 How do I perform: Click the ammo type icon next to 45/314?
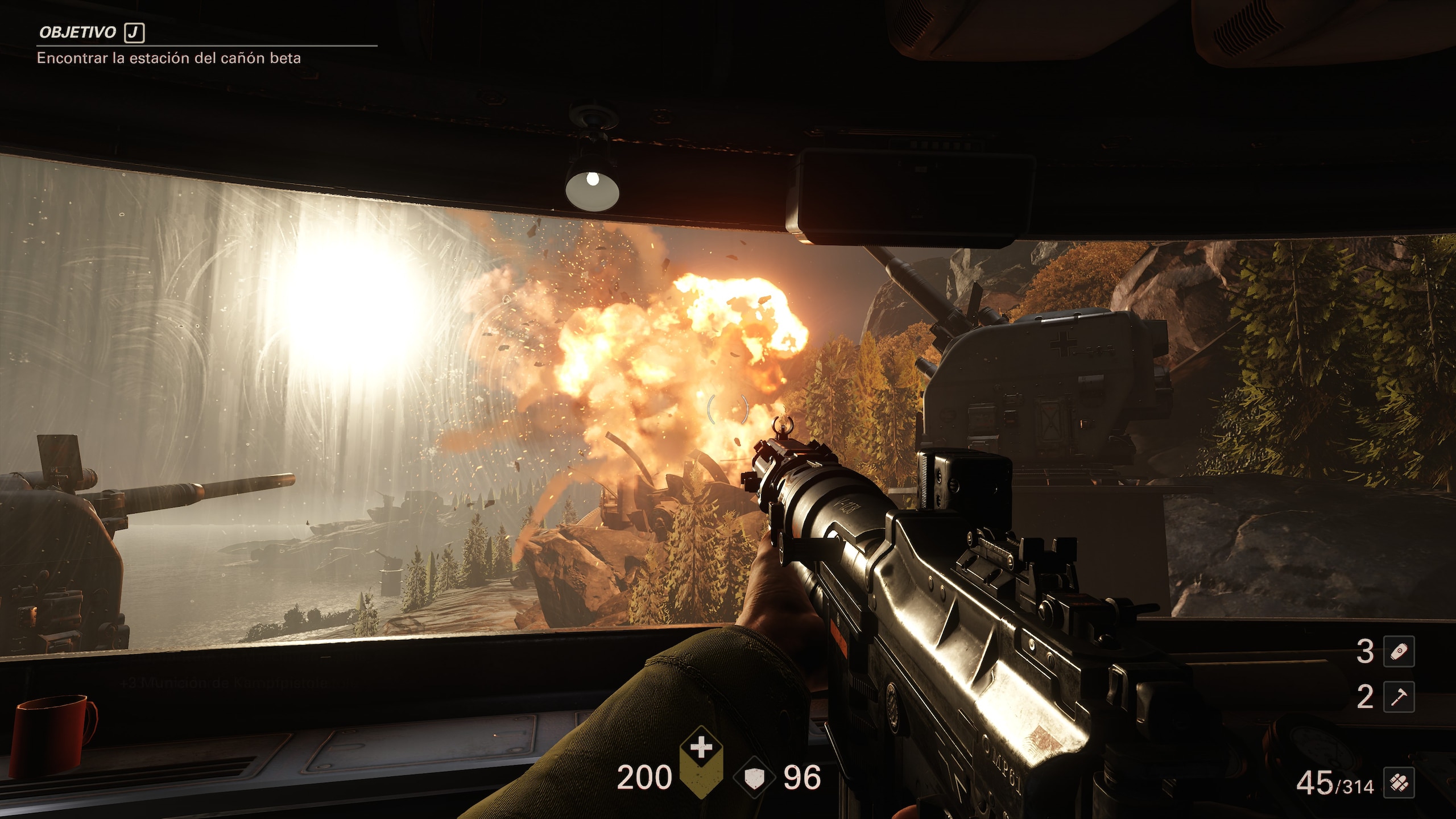(x=1399, y=784)
